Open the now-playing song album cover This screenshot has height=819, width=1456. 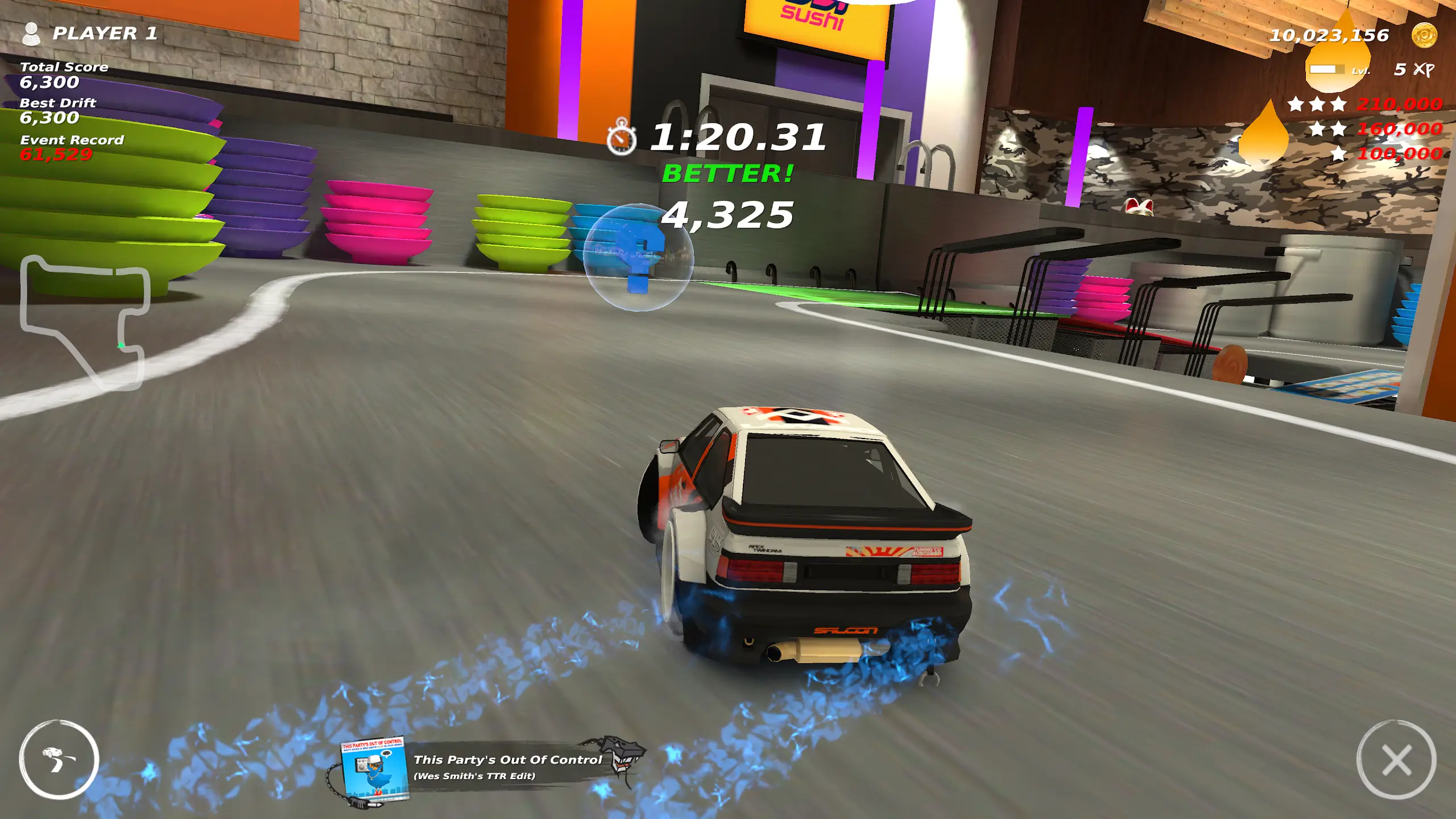point(375,769)
